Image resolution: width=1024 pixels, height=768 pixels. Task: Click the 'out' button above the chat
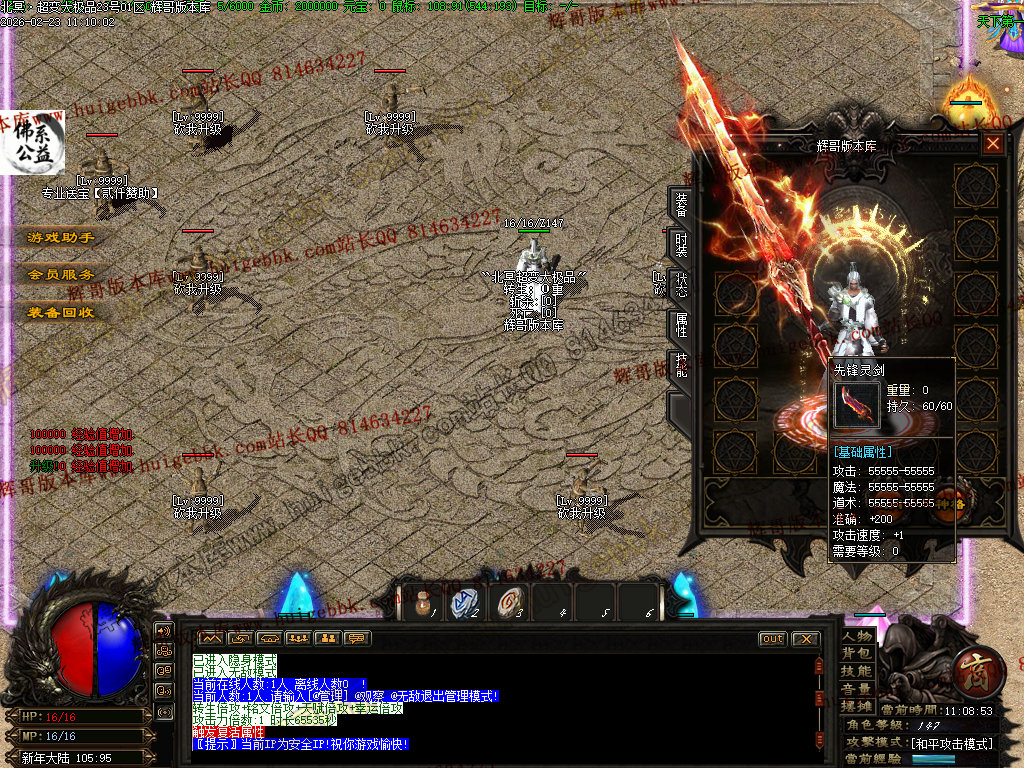pos(773,639)
